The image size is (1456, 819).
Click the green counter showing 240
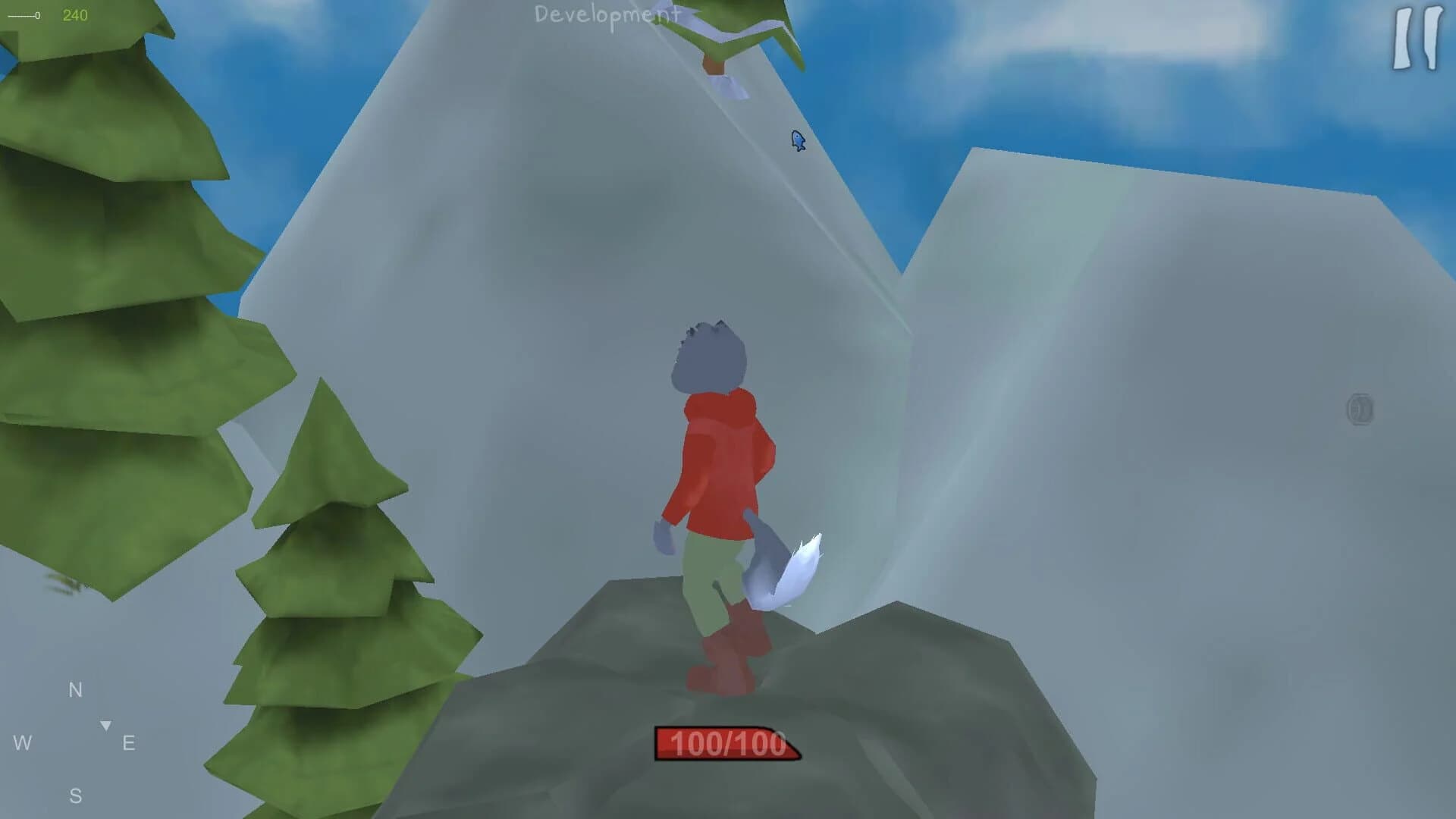click(76, 13)
